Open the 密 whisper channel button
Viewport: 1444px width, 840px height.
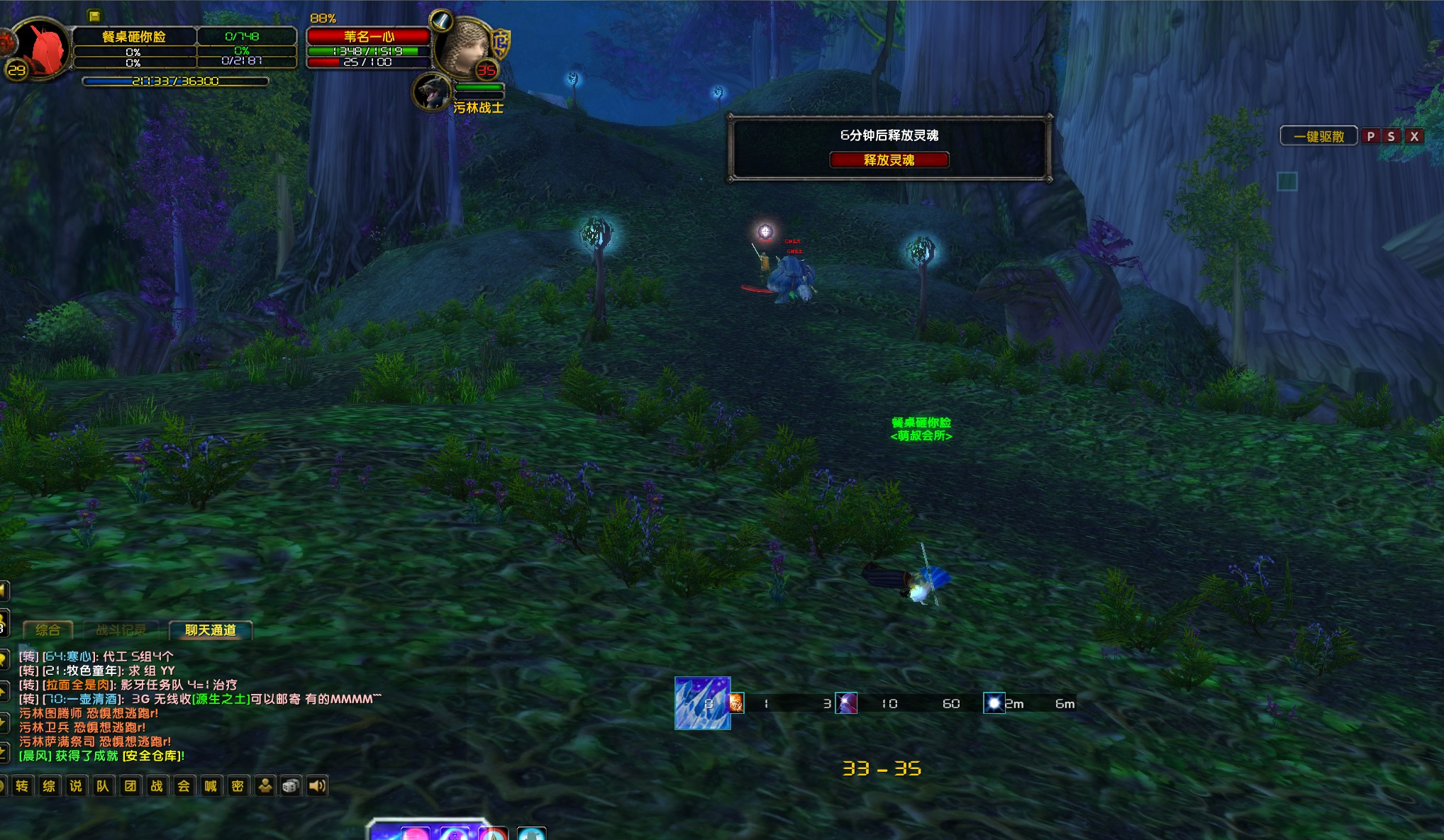238,785
